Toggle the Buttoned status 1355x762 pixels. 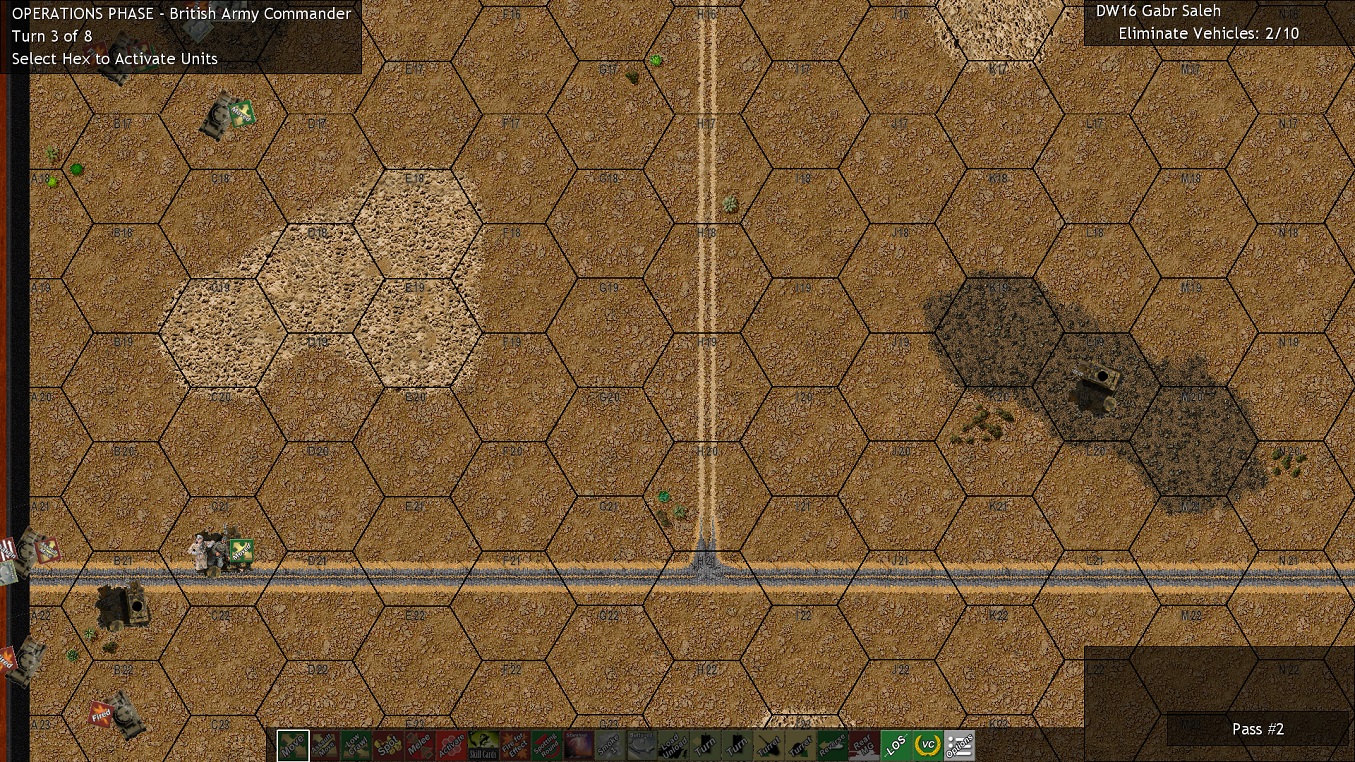click(644, 745)
